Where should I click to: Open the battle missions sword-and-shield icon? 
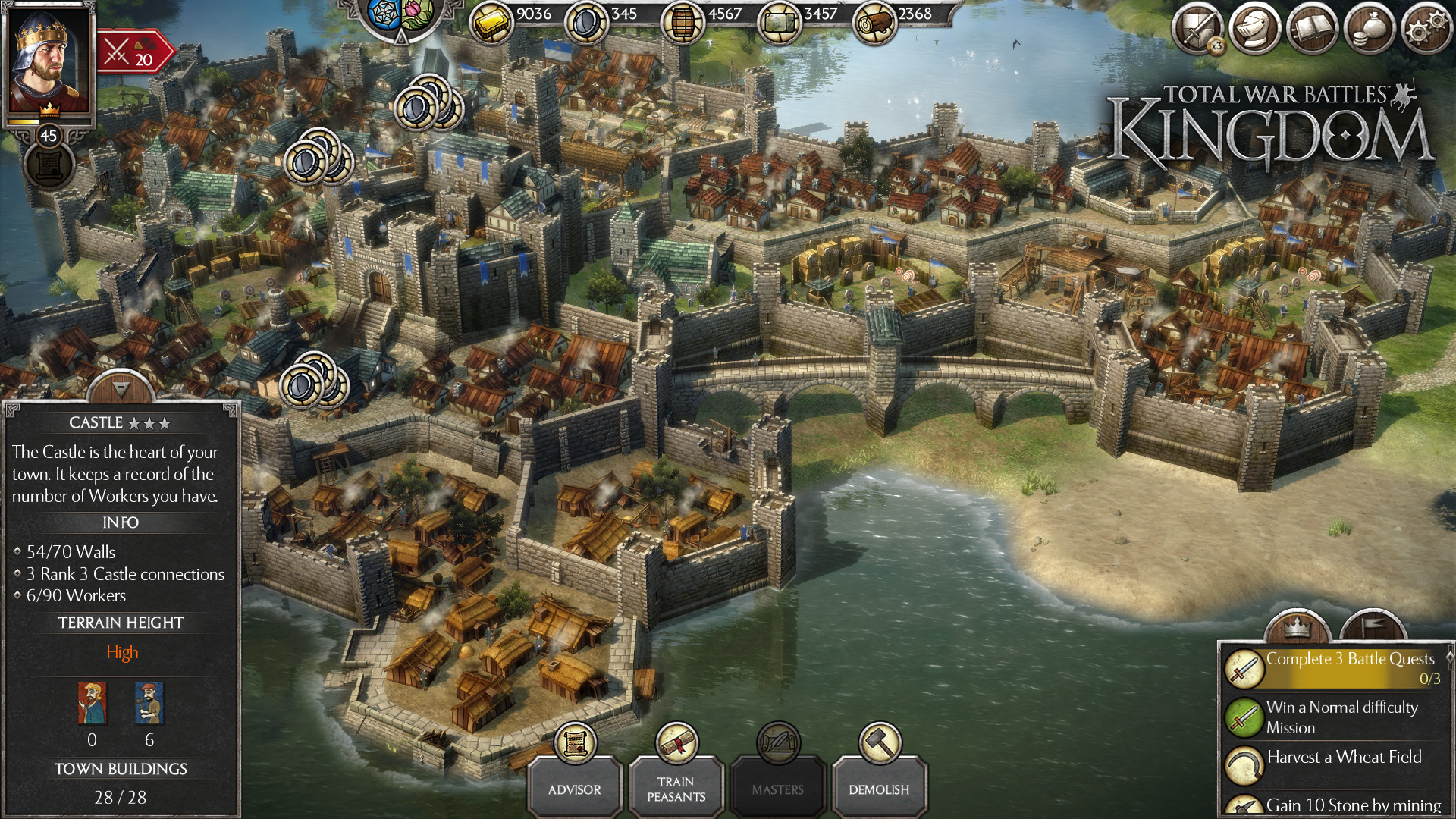tap(1198, 29)
